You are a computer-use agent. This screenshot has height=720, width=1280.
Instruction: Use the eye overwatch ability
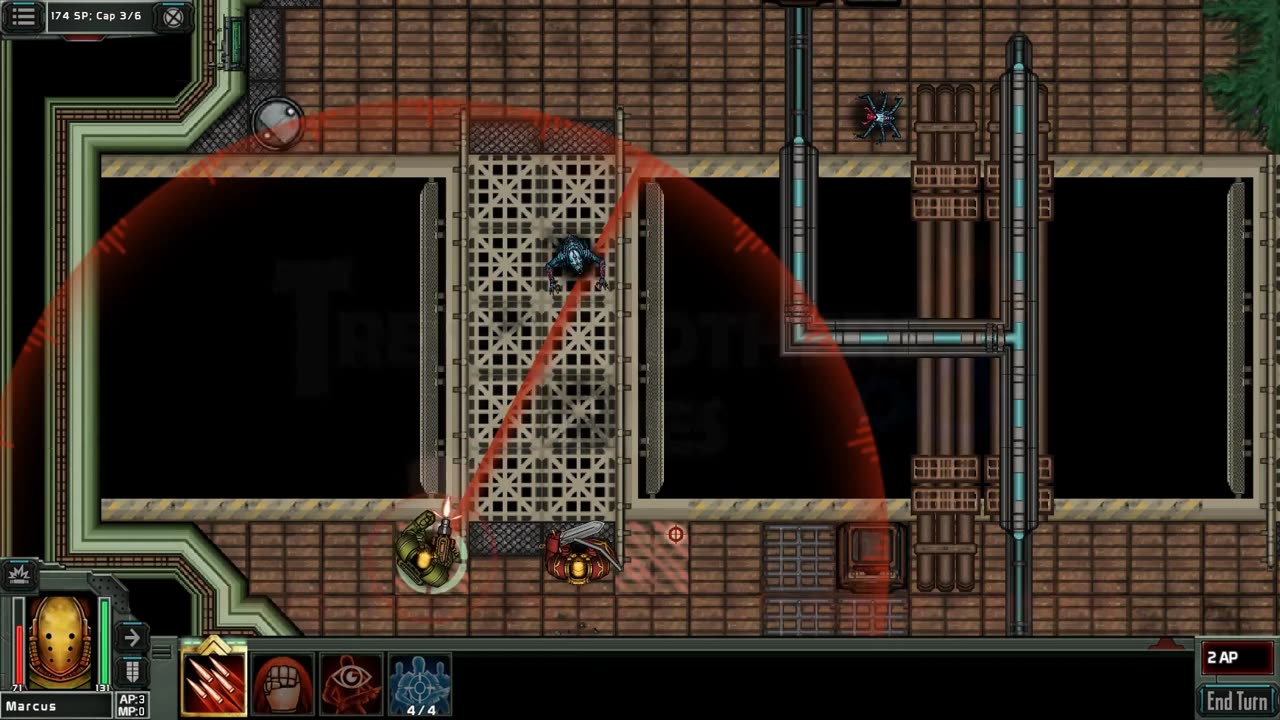[x=351, y=684]
